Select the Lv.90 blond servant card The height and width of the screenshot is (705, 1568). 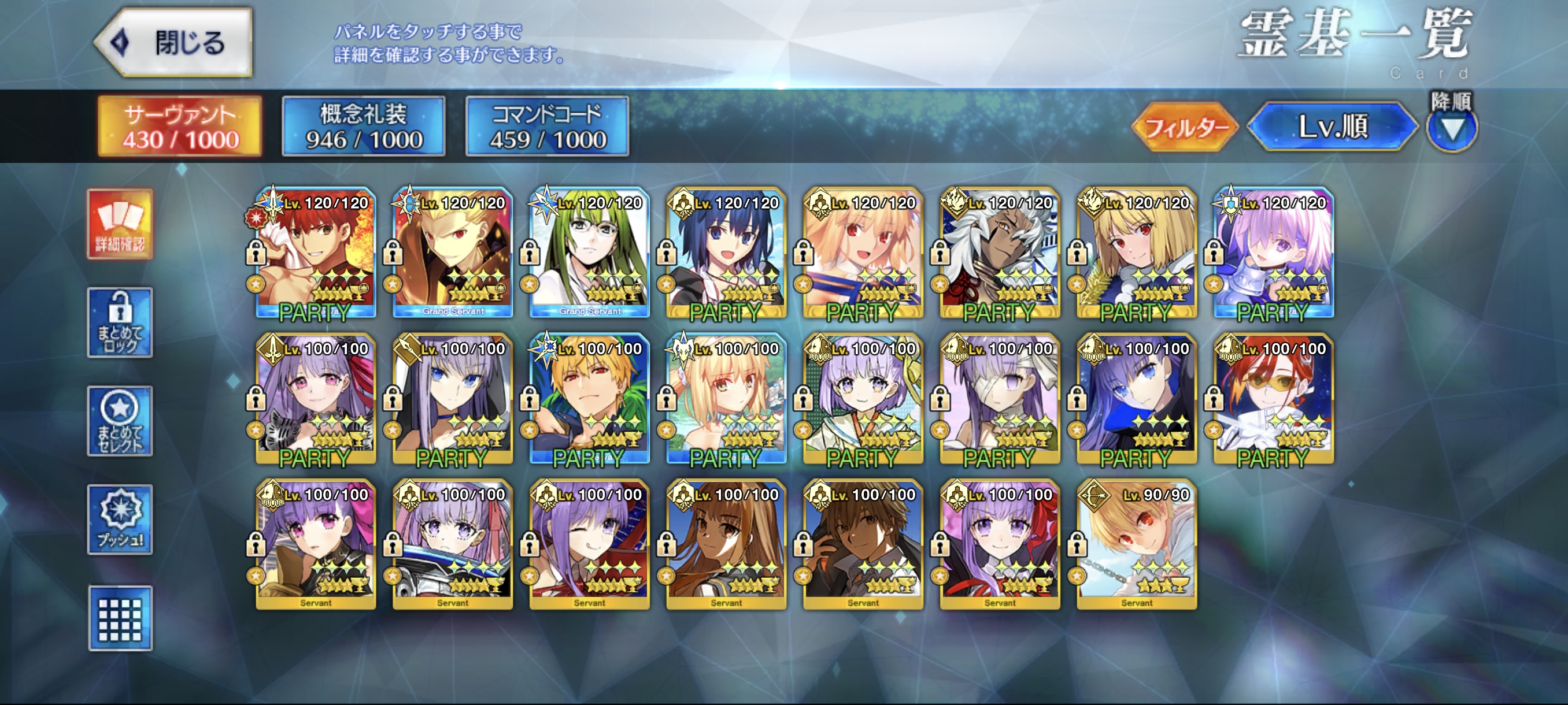pos(1137,544)
